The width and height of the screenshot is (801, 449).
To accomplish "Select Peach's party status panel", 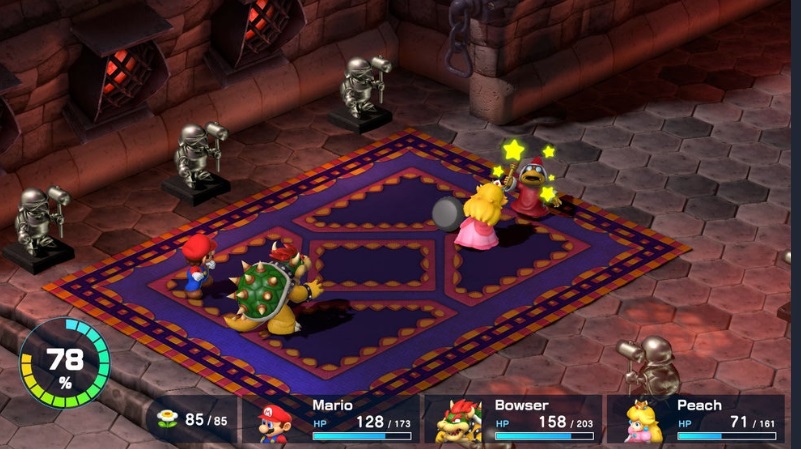I will point(696,420).
